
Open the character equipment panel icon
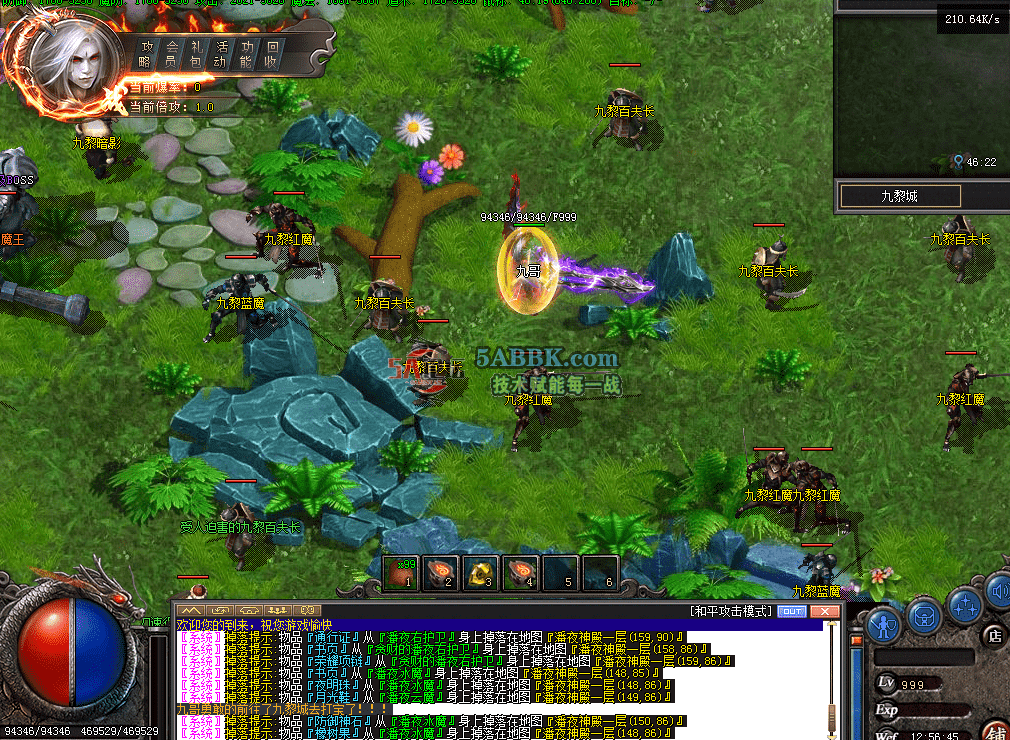coord(883,622)
